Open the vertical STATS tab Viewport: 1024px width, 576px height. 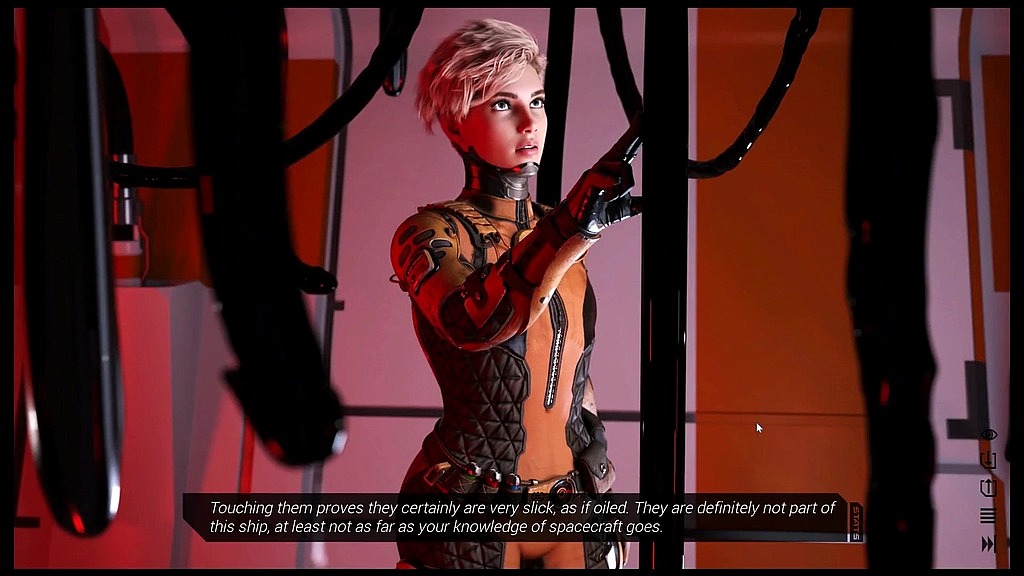tap(855, 520)
